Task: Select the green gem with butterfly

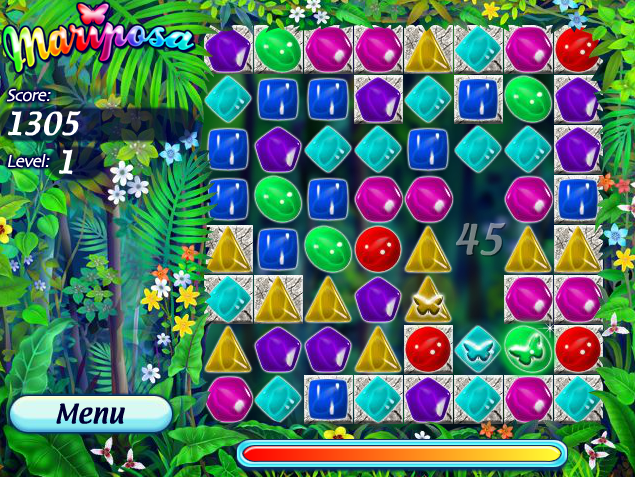Action: pos(527,348)
